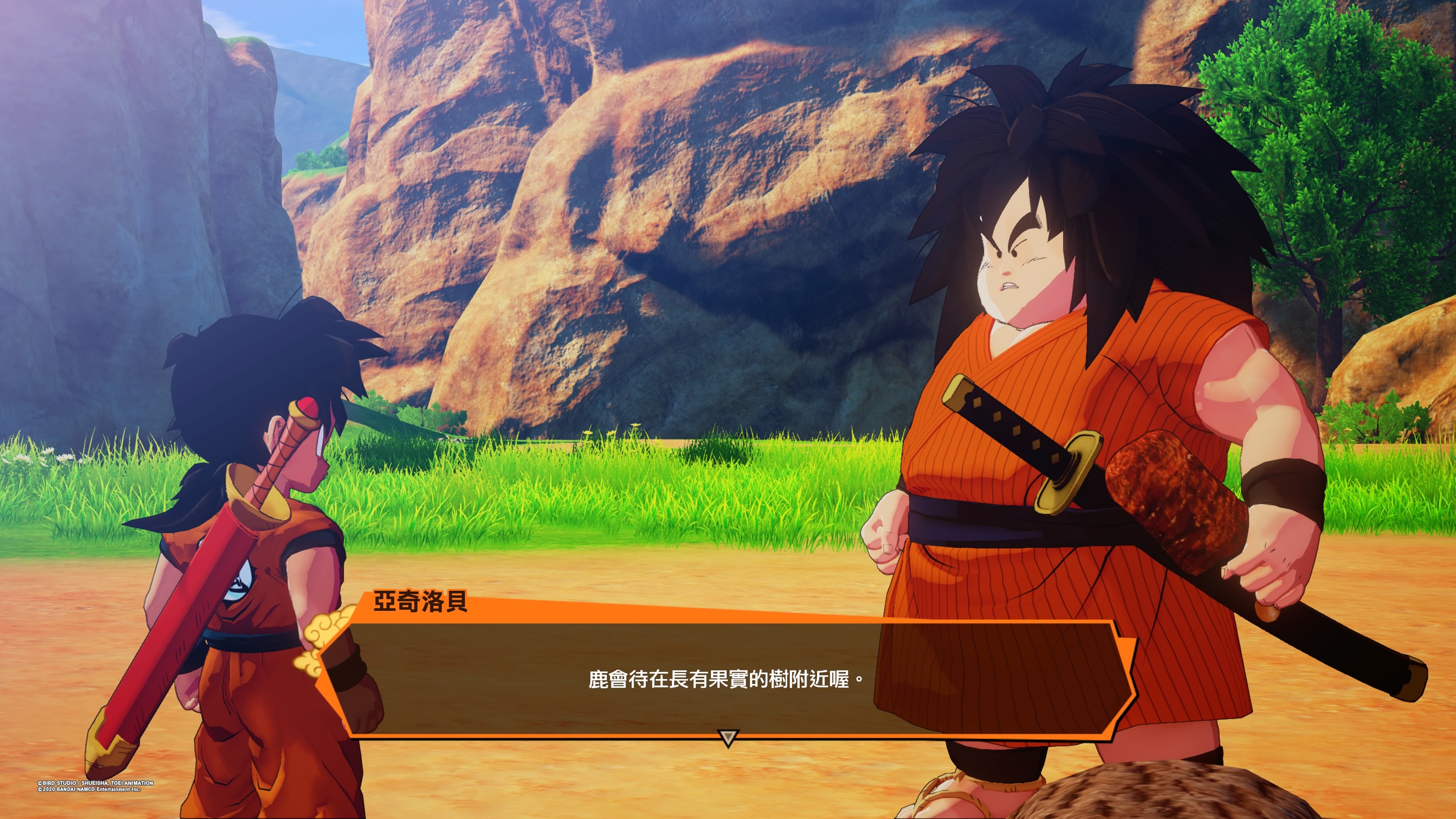Advance dialogue with the triangle arrow
Image resolution: width=1456 pixels, height=819 pixels.
pos(728,737)
